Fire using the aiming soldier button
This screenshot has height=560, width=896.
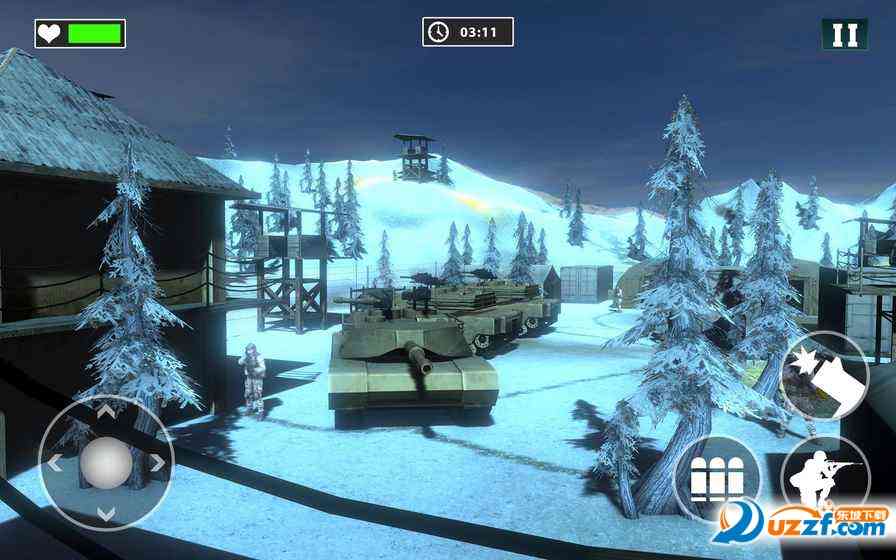[x=826, y=482]
